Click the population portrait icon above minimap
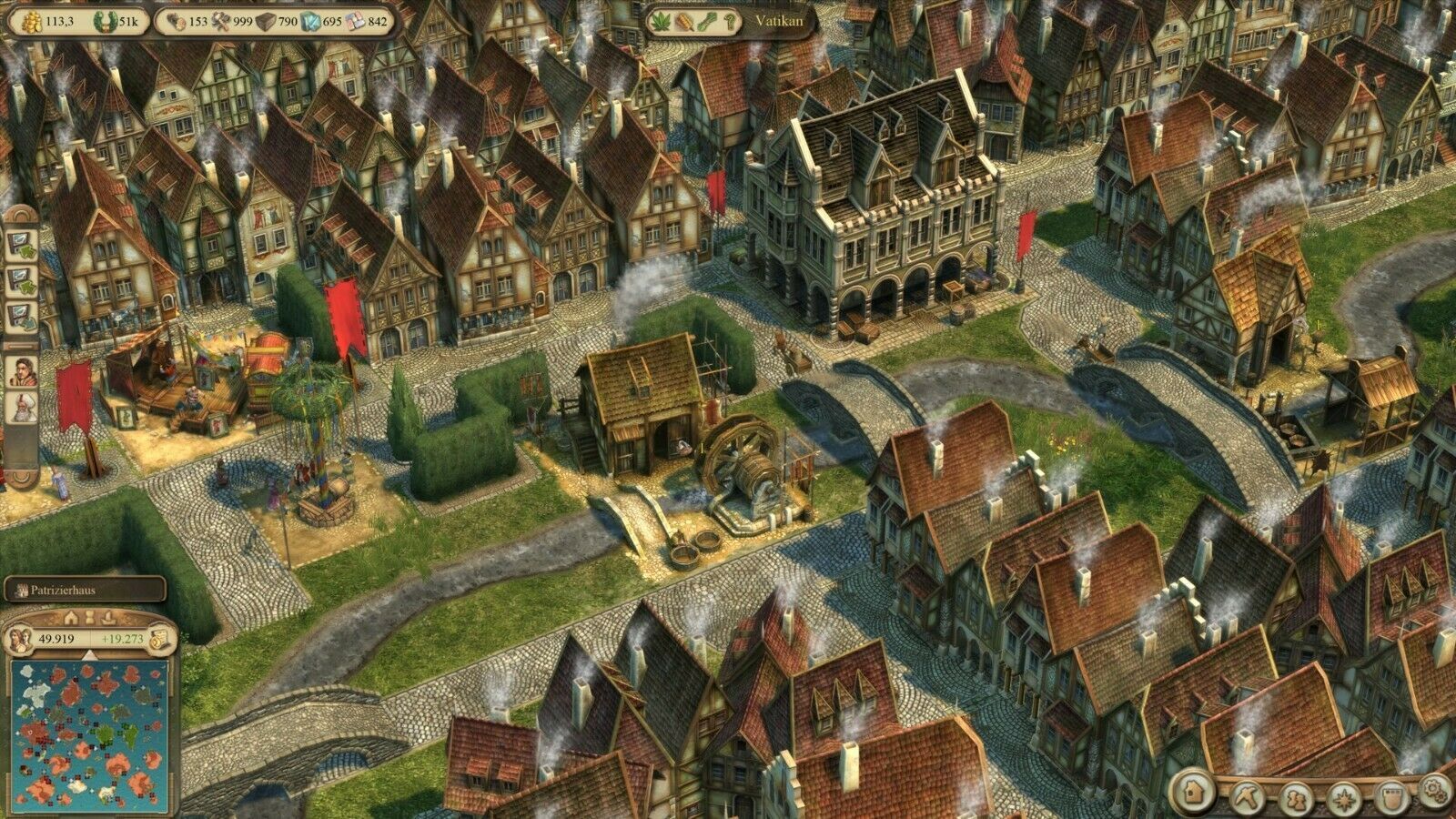 coord(18,639)
